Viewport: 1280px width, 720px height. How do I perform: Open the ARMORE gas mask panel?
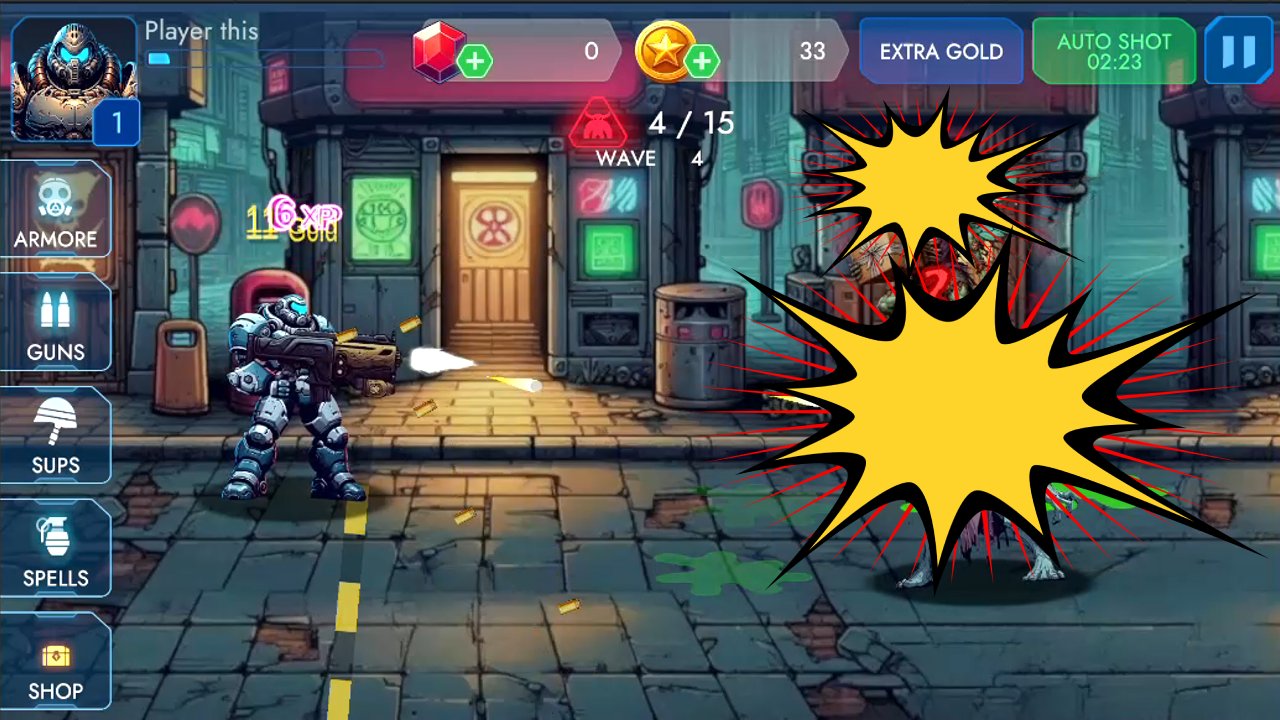(56, 210)
